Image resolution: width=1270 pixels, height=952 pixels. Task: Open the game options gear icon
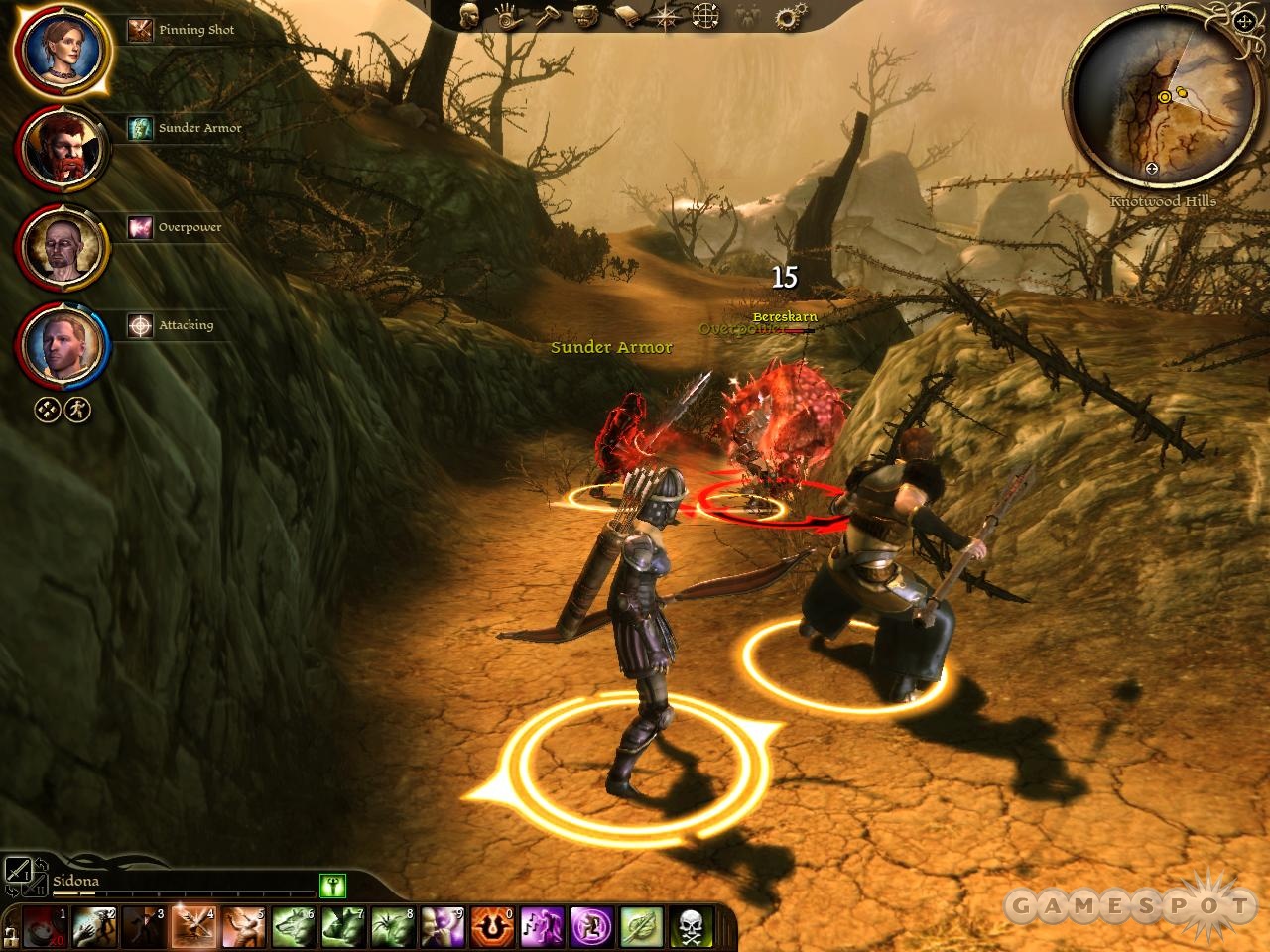pos(791,16)
